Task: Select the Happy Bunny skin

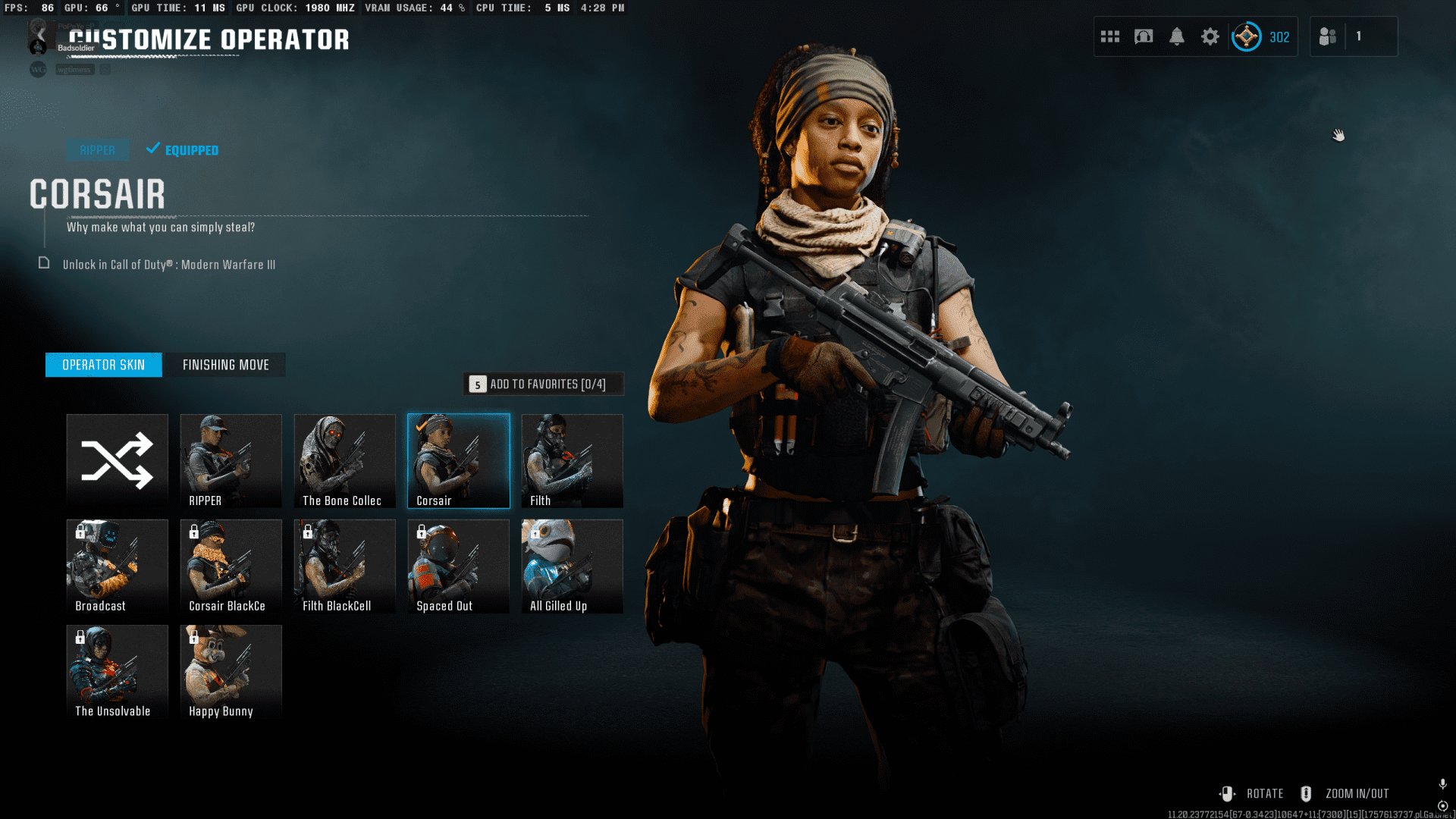Action: tap(231, 671)
